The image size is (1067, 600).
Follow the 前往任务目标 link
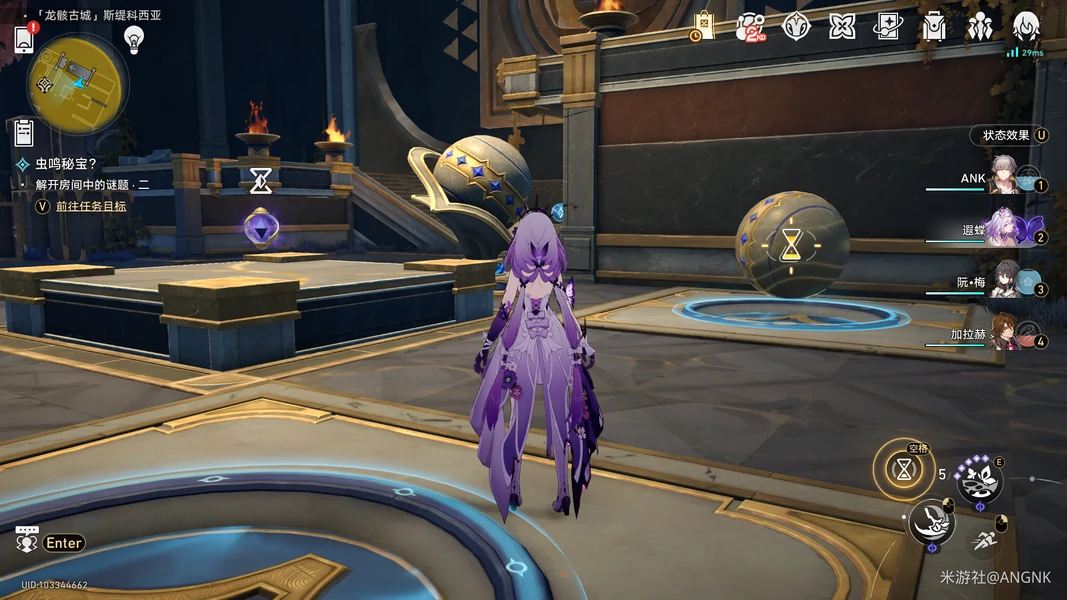91,206
